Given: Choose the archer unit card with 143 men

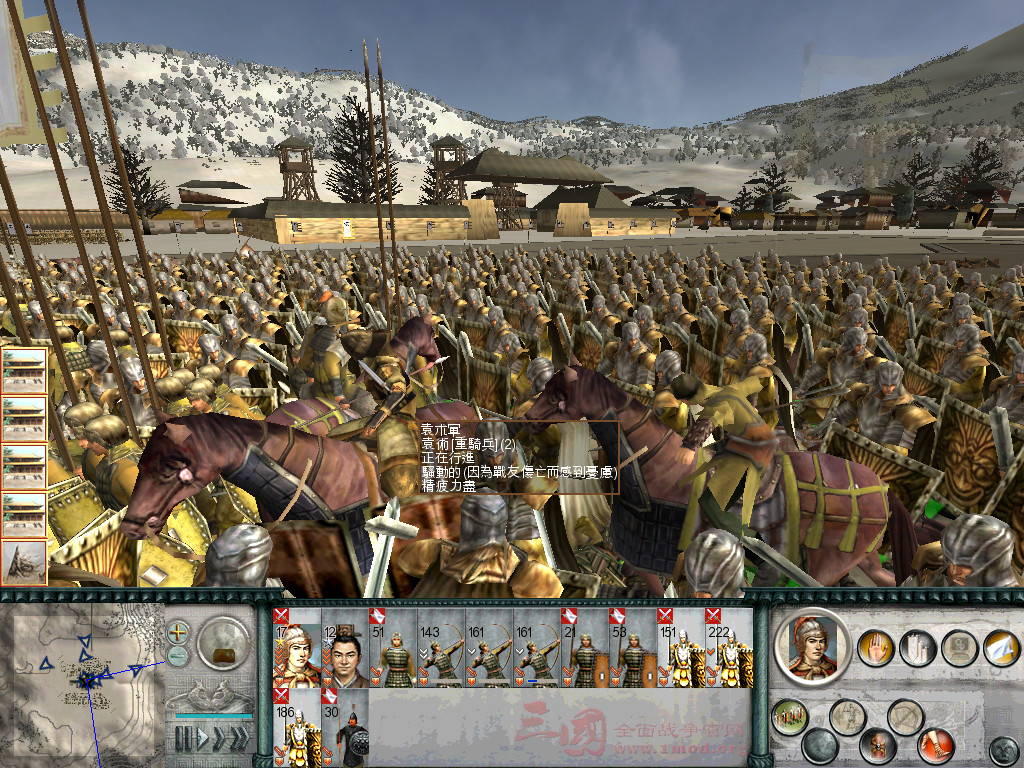Looking at the screenshot, I should pos(441,650).
